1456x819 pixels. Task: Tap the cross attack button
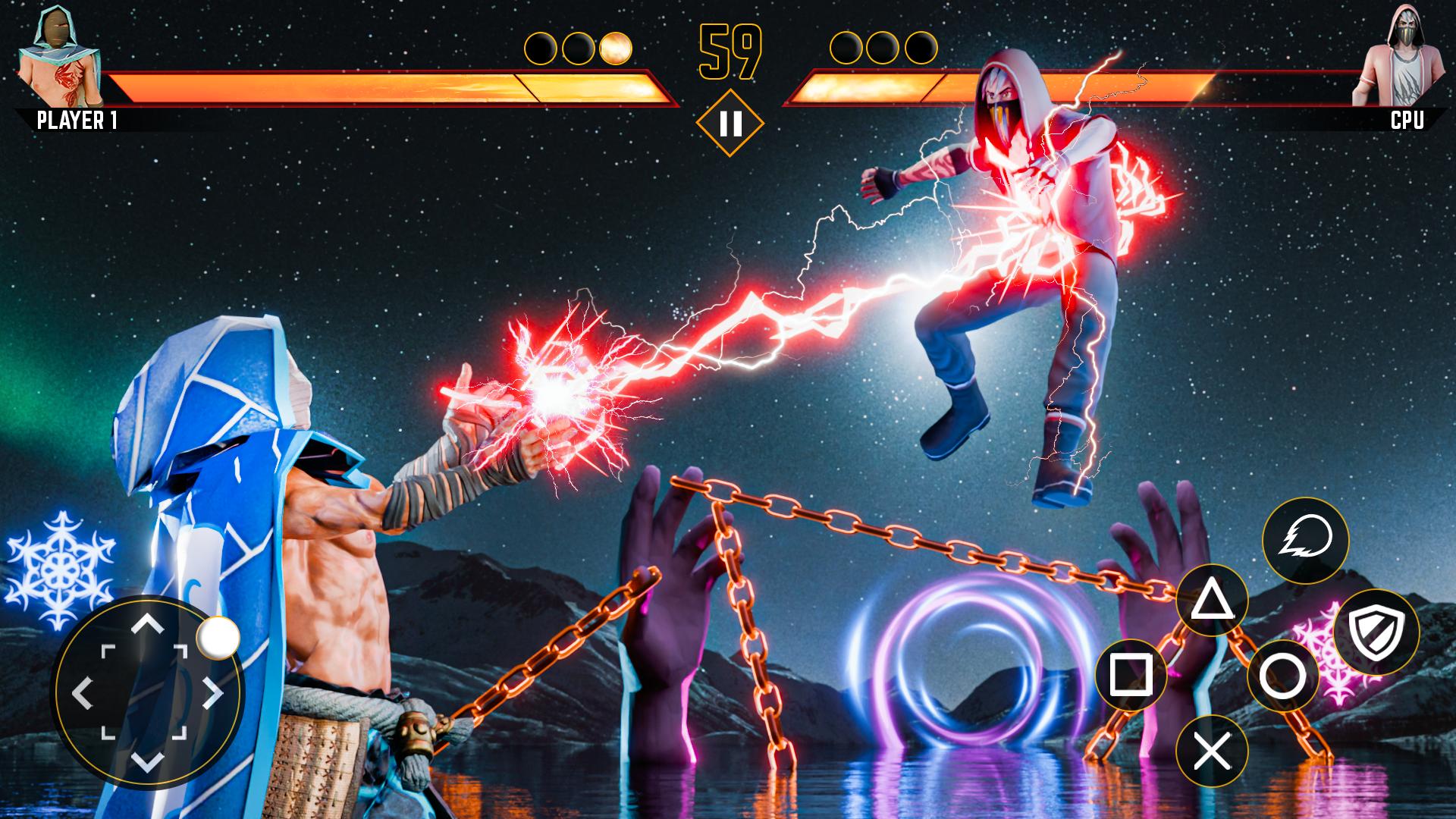pyautogui.click(x=1212, y=751)
